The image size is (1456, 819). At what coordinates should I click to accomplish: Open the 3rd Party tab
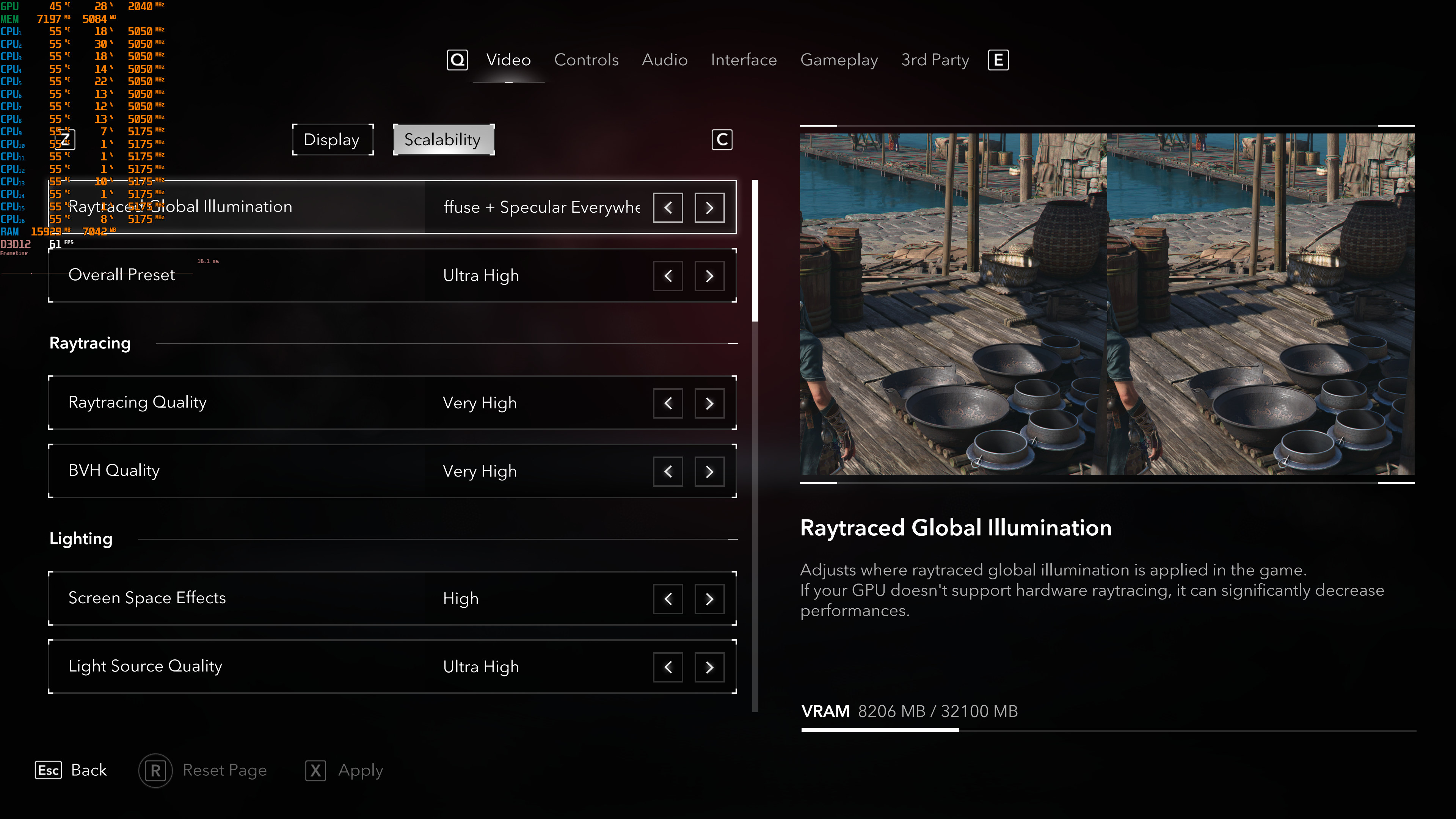point(934,60)
